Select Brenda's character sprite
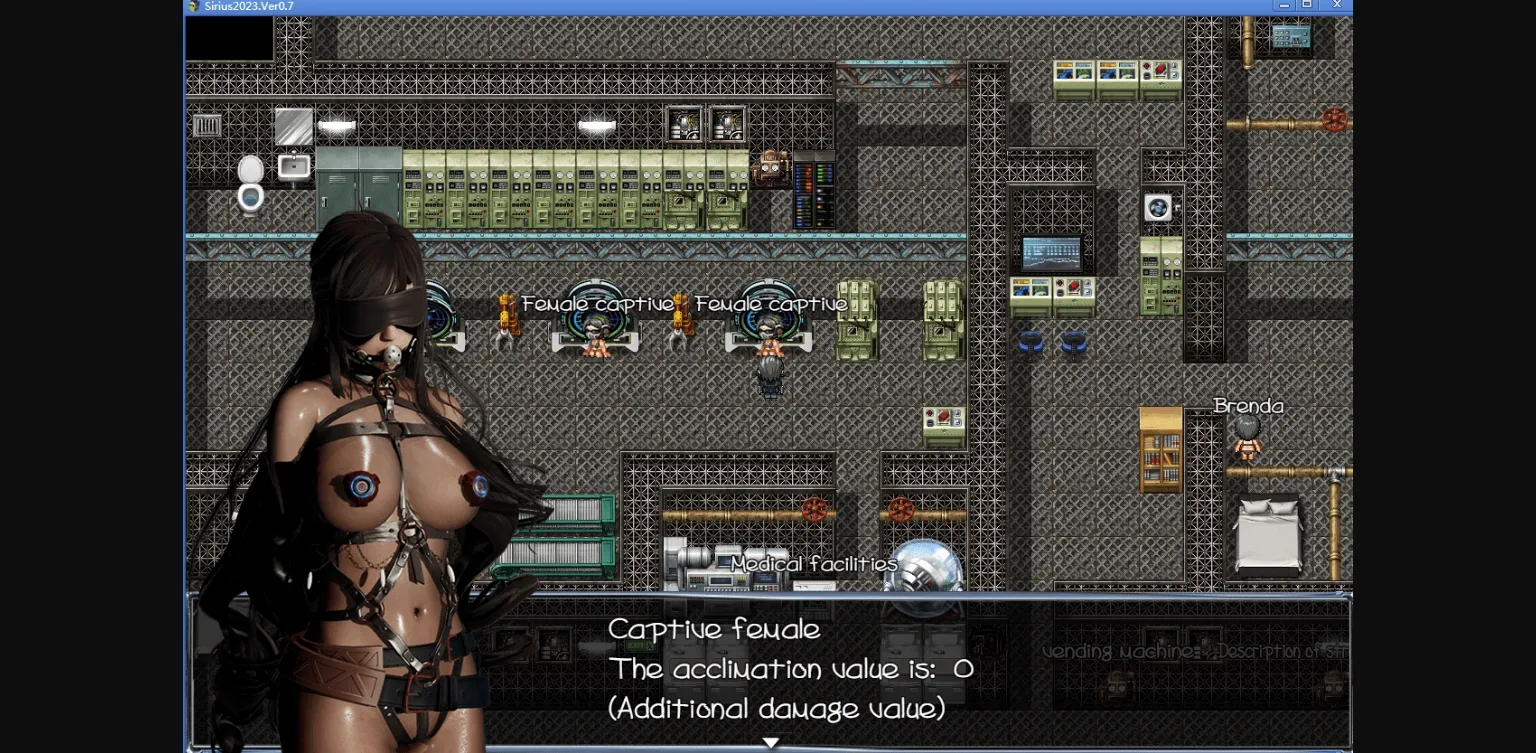The image size is (1536, 753). click(1247, 440)
